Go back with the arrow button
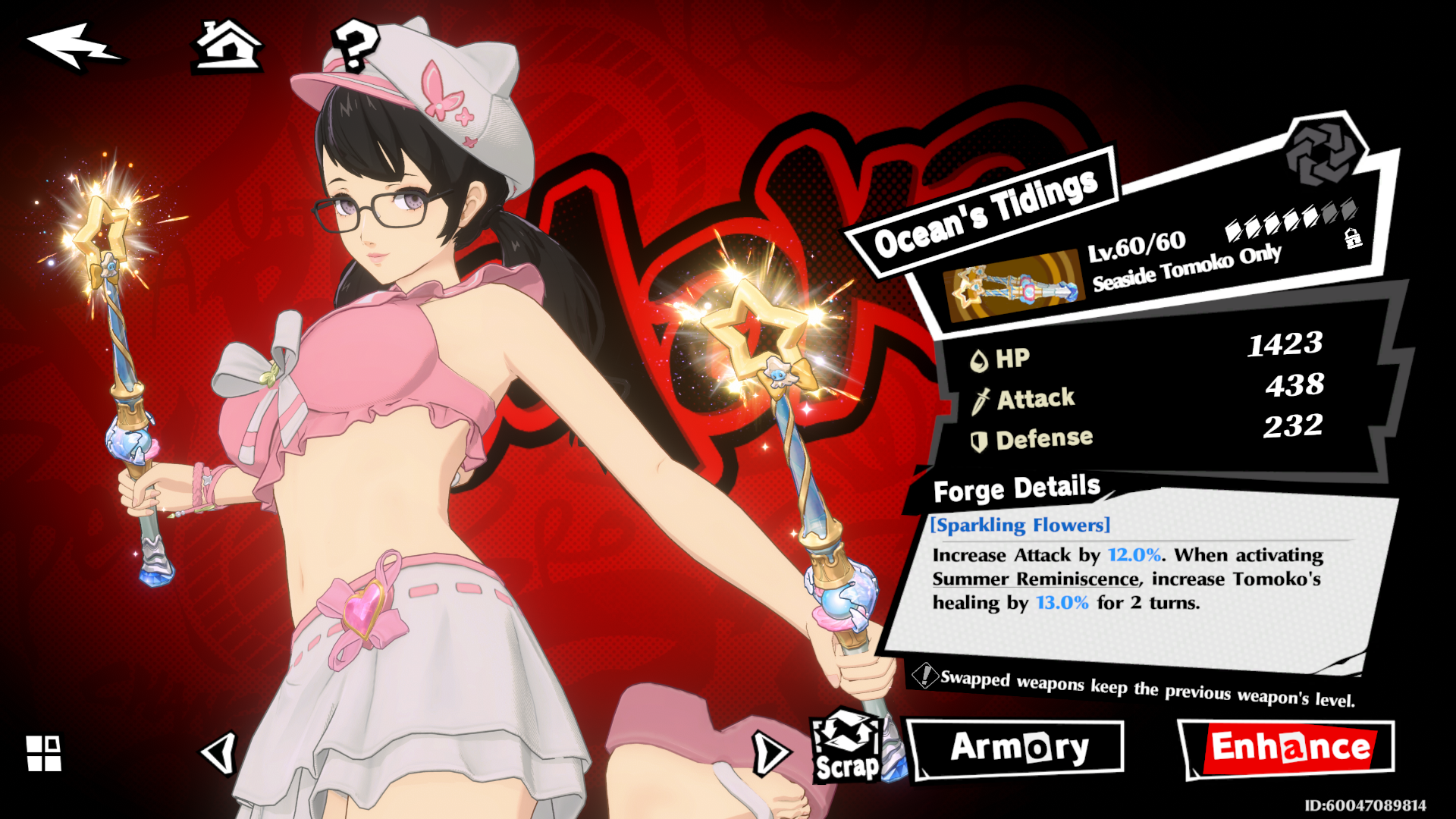 point(72,47)
